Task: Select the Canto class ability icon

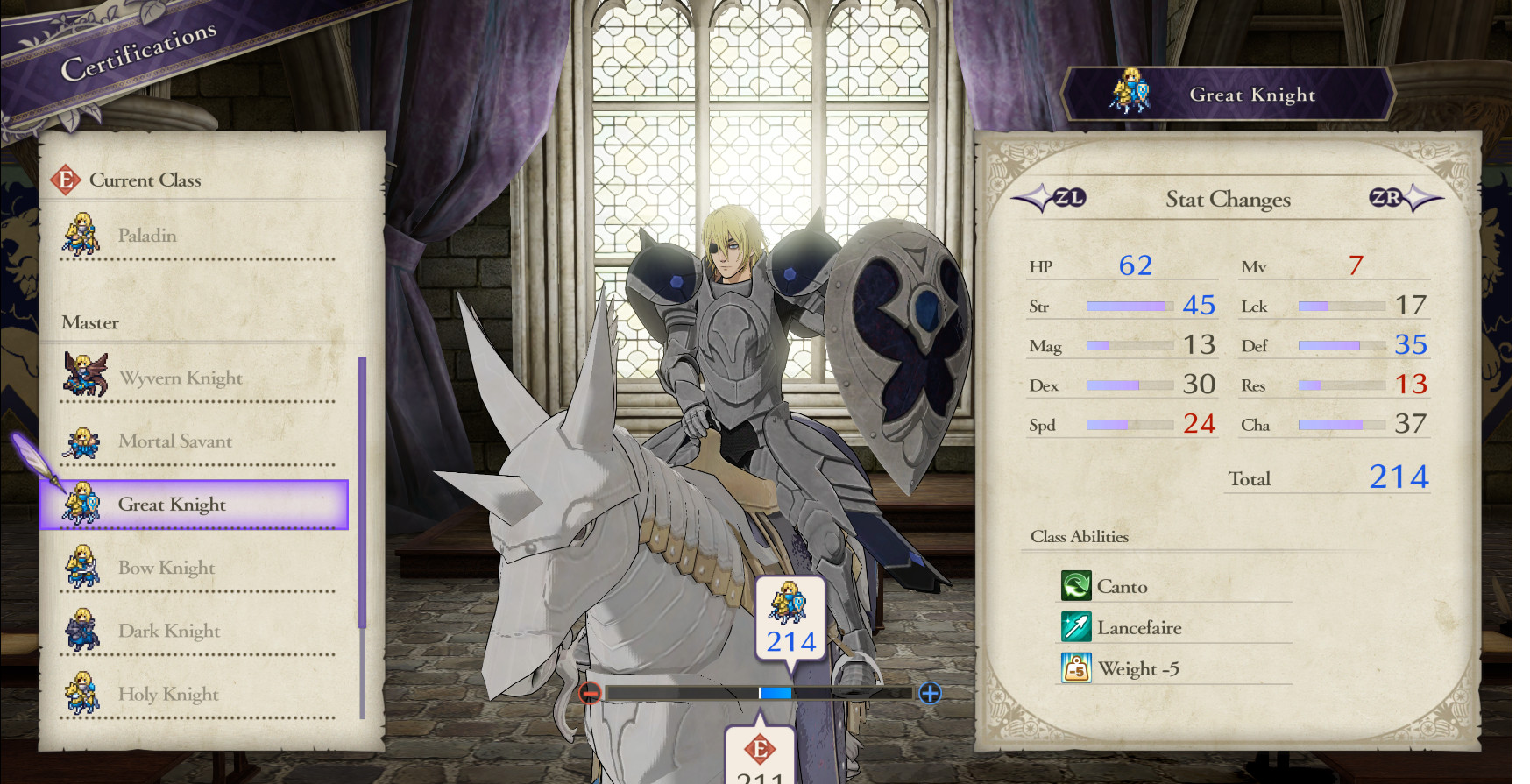Action: pyautogui.click(x=1078, y=586)
